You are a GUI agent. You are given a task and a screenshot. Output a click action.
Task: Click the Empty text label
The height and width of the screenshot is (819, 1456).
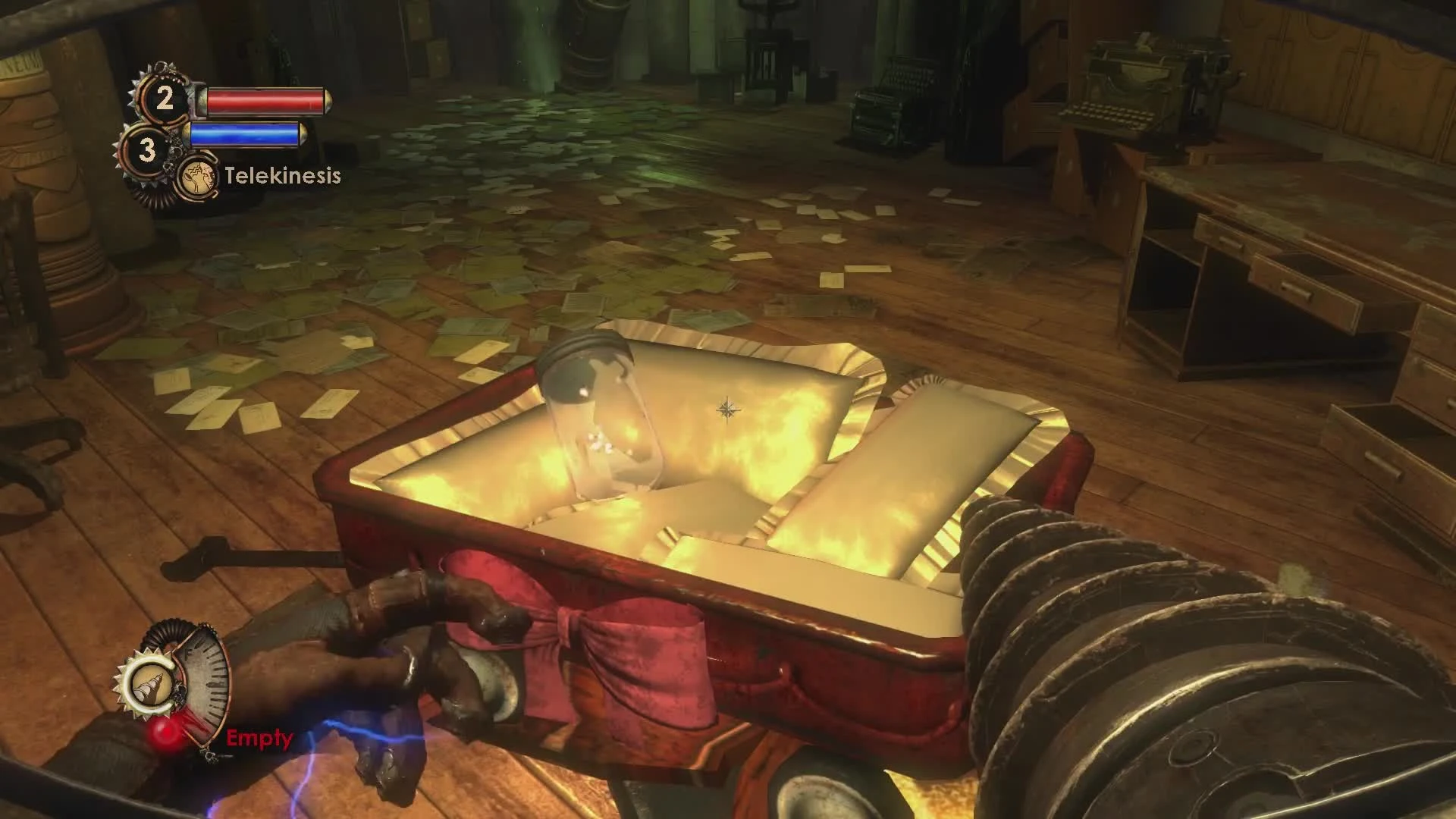tap(259, 737)
